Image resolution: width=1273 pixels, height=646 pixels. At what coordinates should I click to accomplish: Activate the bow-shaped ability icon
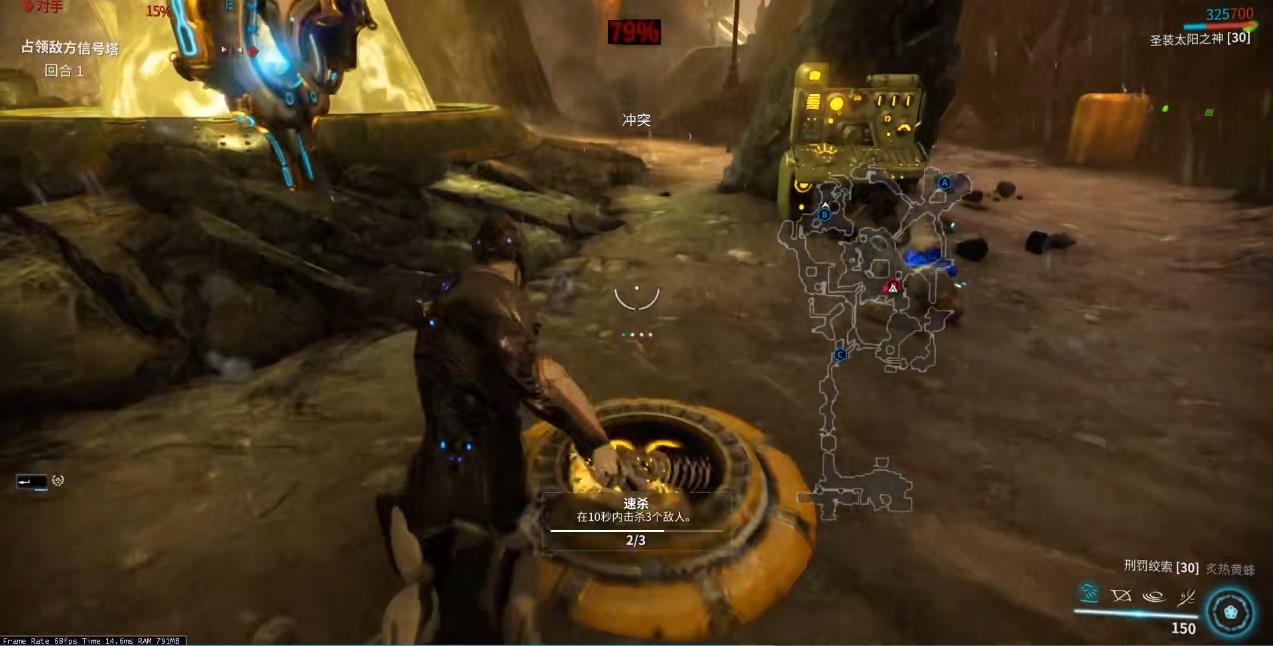[x=1121, y=595]
